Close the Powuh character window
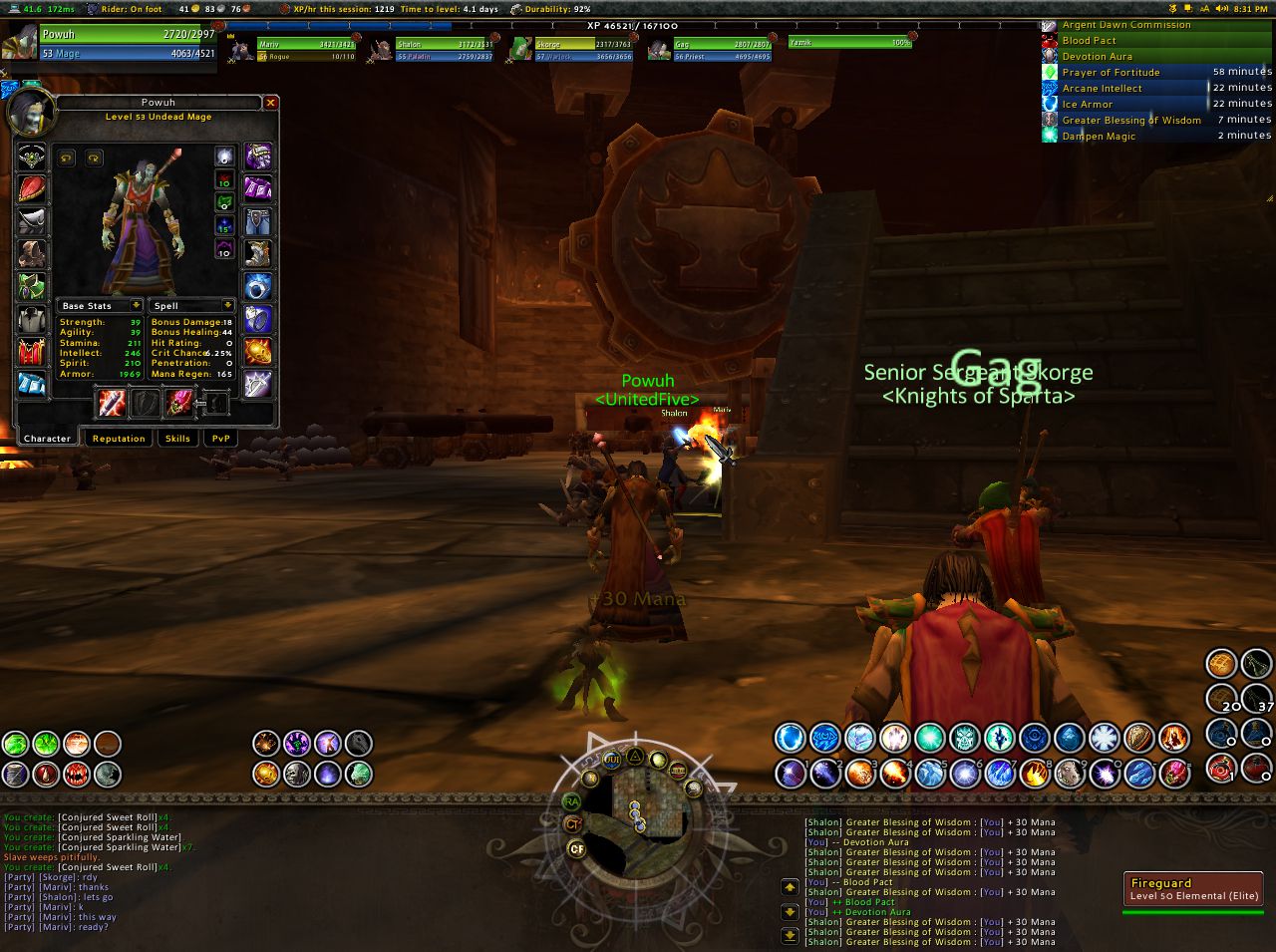This screenshot has height=952, width=1276. click(270, 103)
